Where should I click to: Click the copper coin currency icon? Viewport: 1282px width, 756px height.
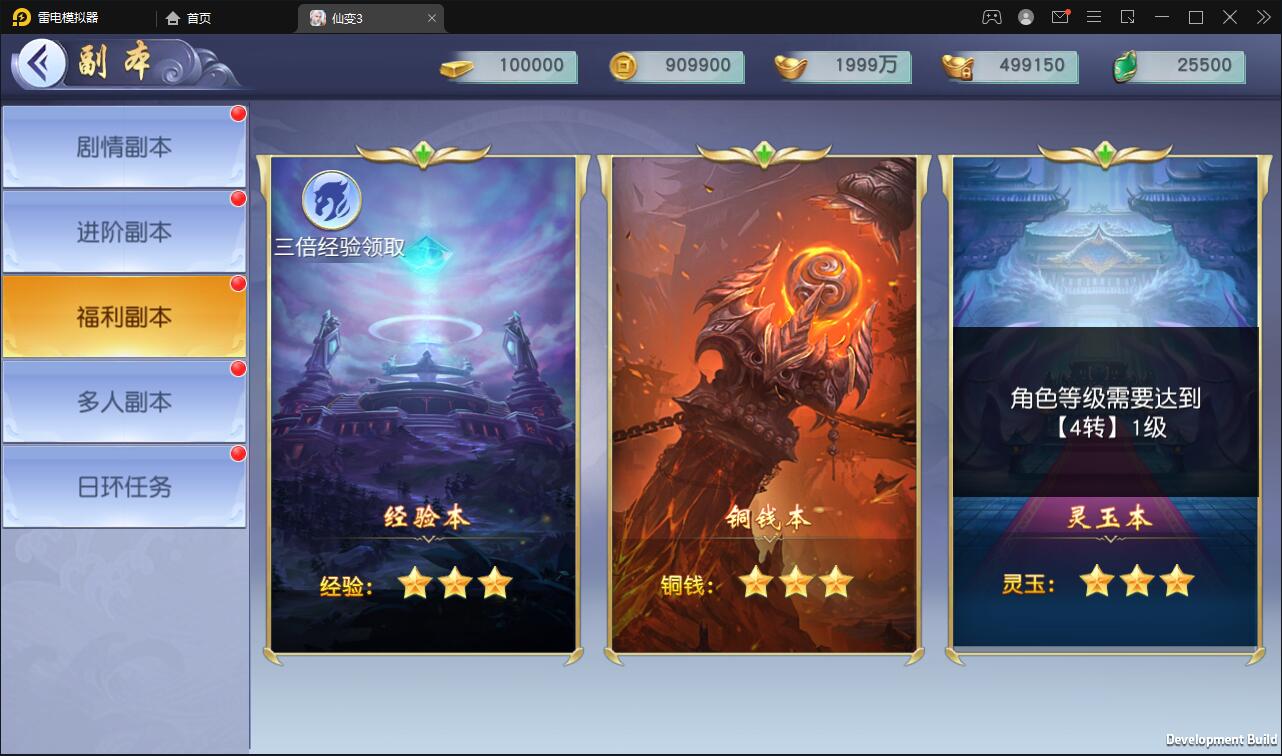click(x=624, y=66)
